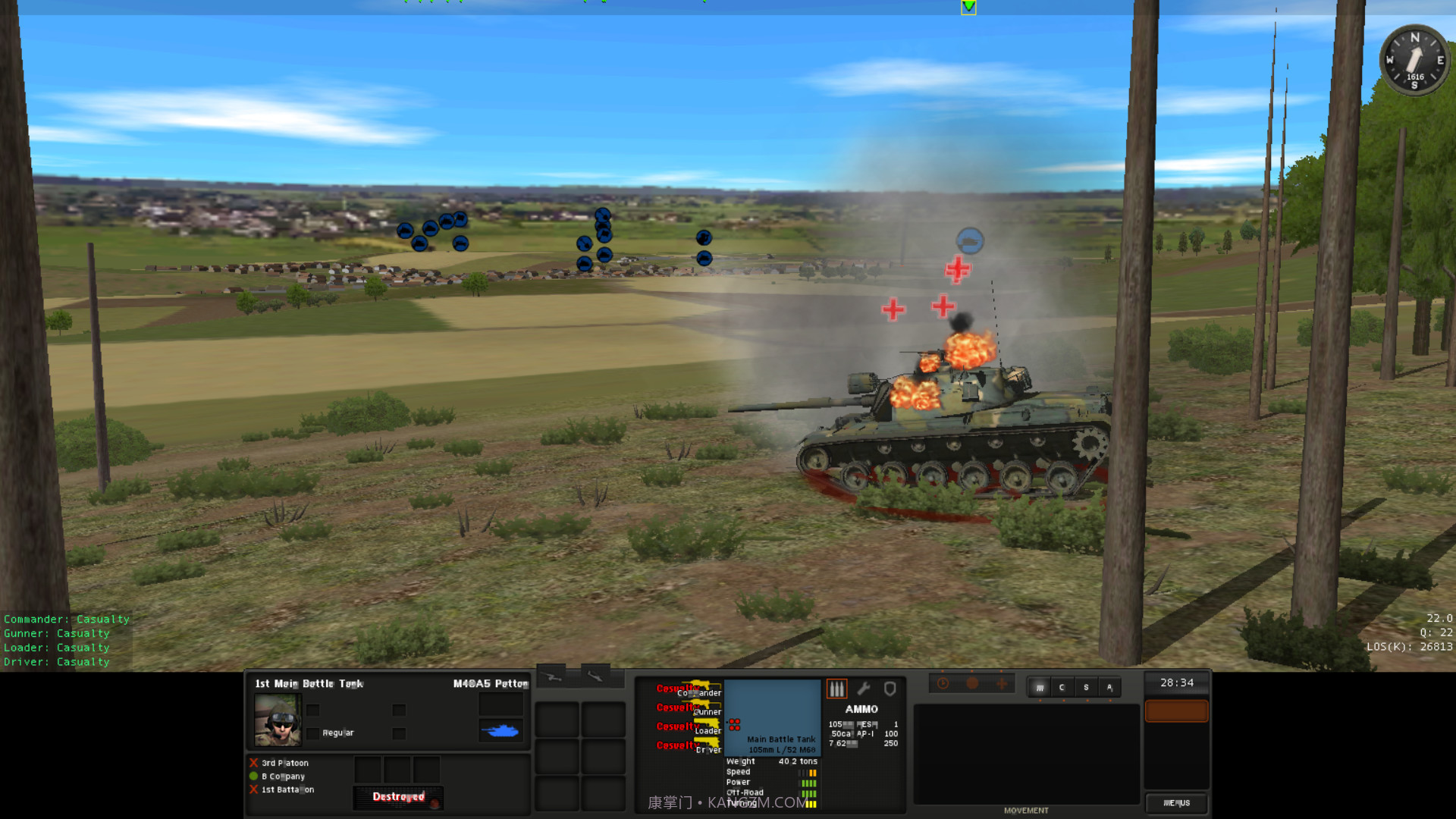Toggle the B Company green status light
Screen dimensions: 1456x819
pos(253,777)
